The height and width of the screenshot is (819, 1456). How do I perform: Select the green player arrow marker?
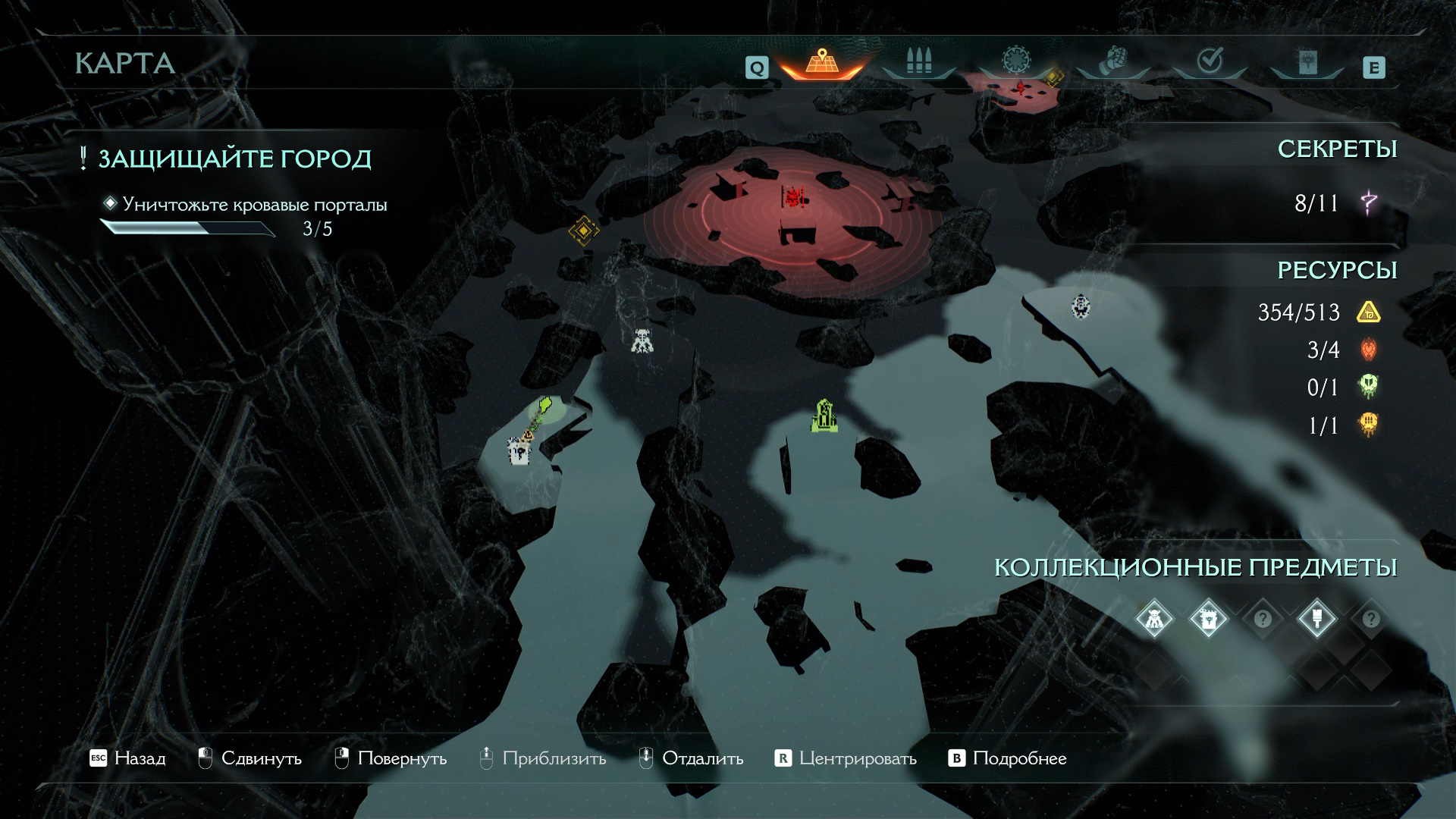pyautogui.click(x=544, y=408)
